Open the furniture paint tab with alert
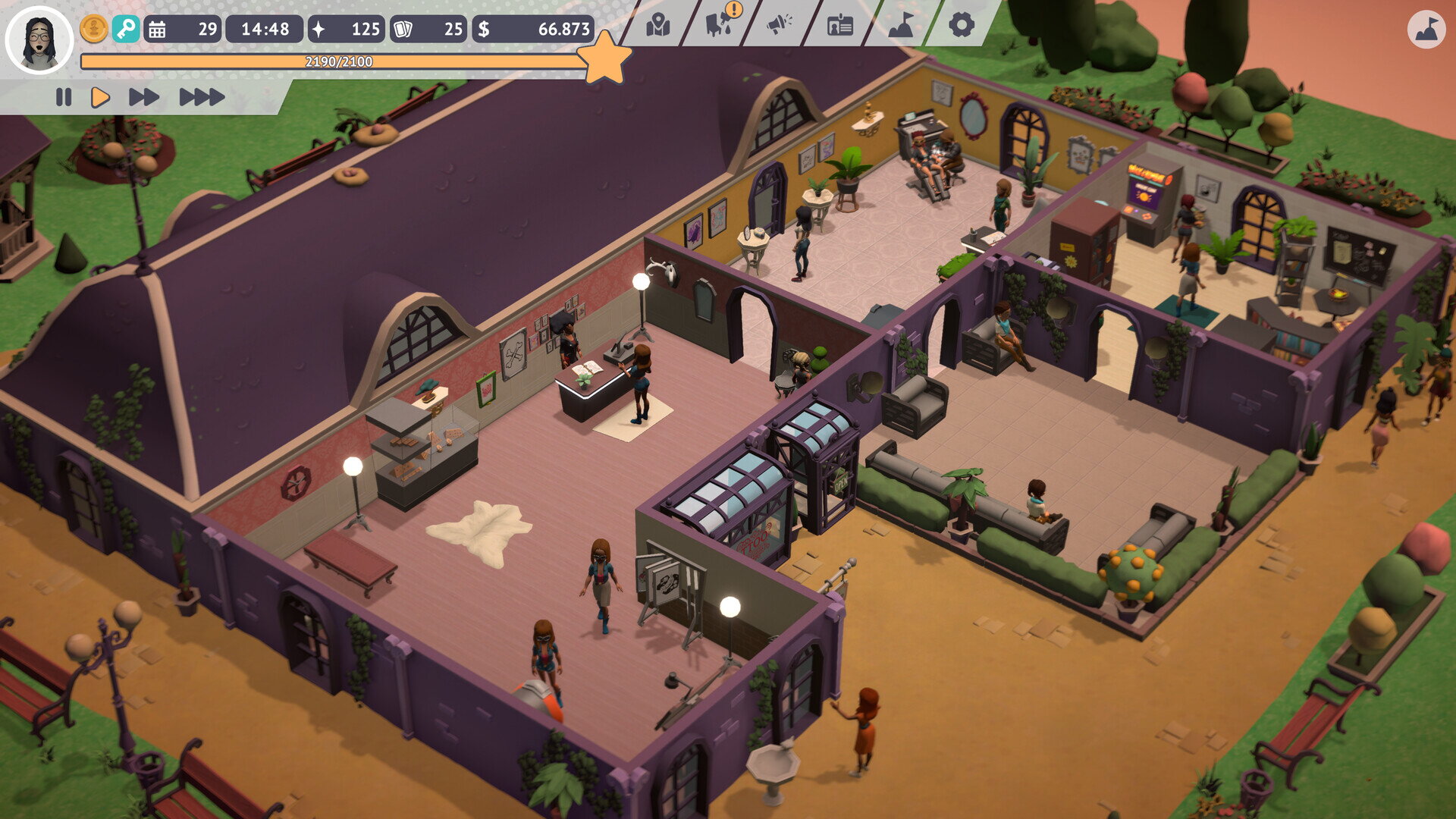Viewport: 1456px width, 819px height. [x=719, y=24]
